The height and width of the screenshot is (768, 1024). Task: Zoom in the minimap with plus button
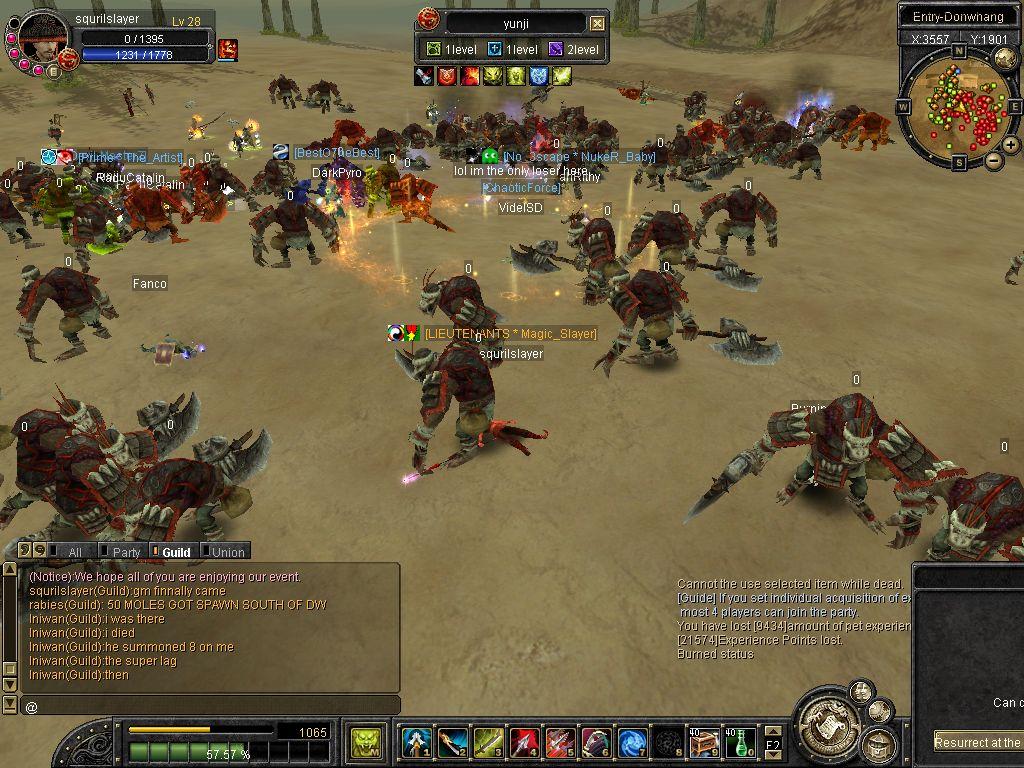click(1011, 144)
